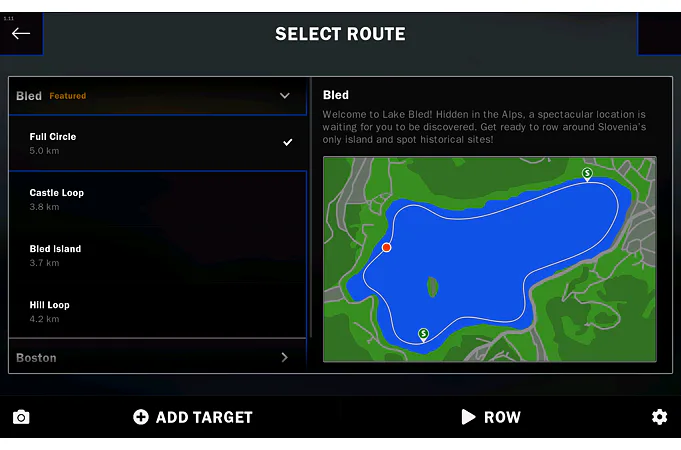Select the Hill Loop route
Viewport: 681px width, 450px height.
pos(157,311)
